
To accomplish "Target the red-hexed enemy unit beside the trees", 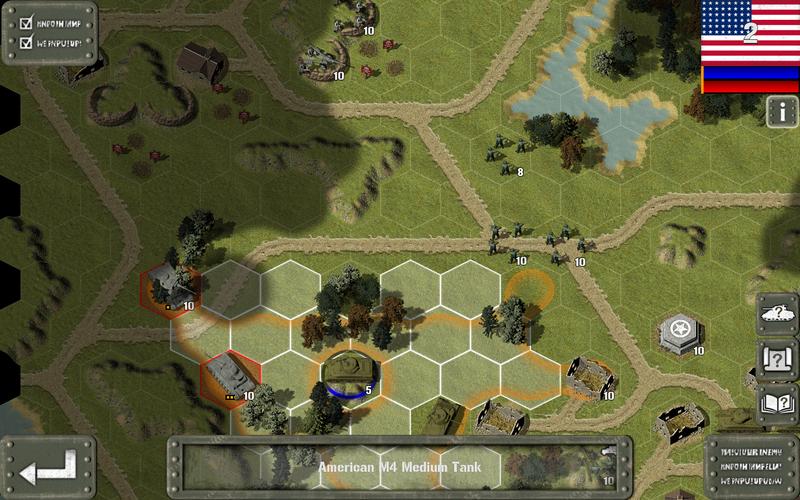I will [x=170, y=288].
